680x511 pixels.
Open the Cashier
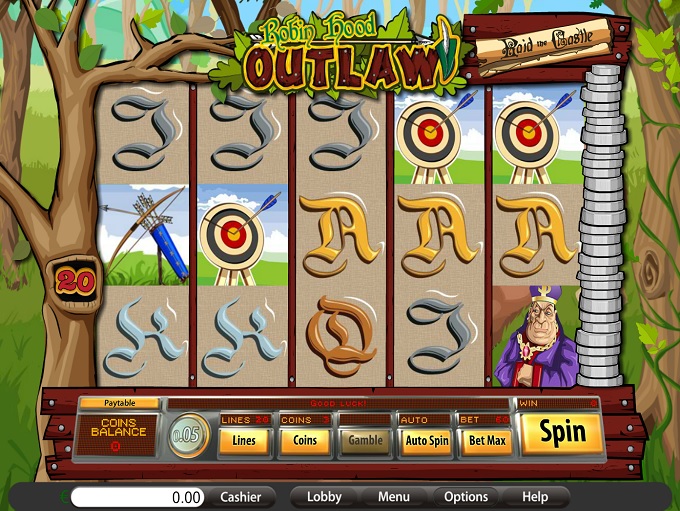(240, 497)
